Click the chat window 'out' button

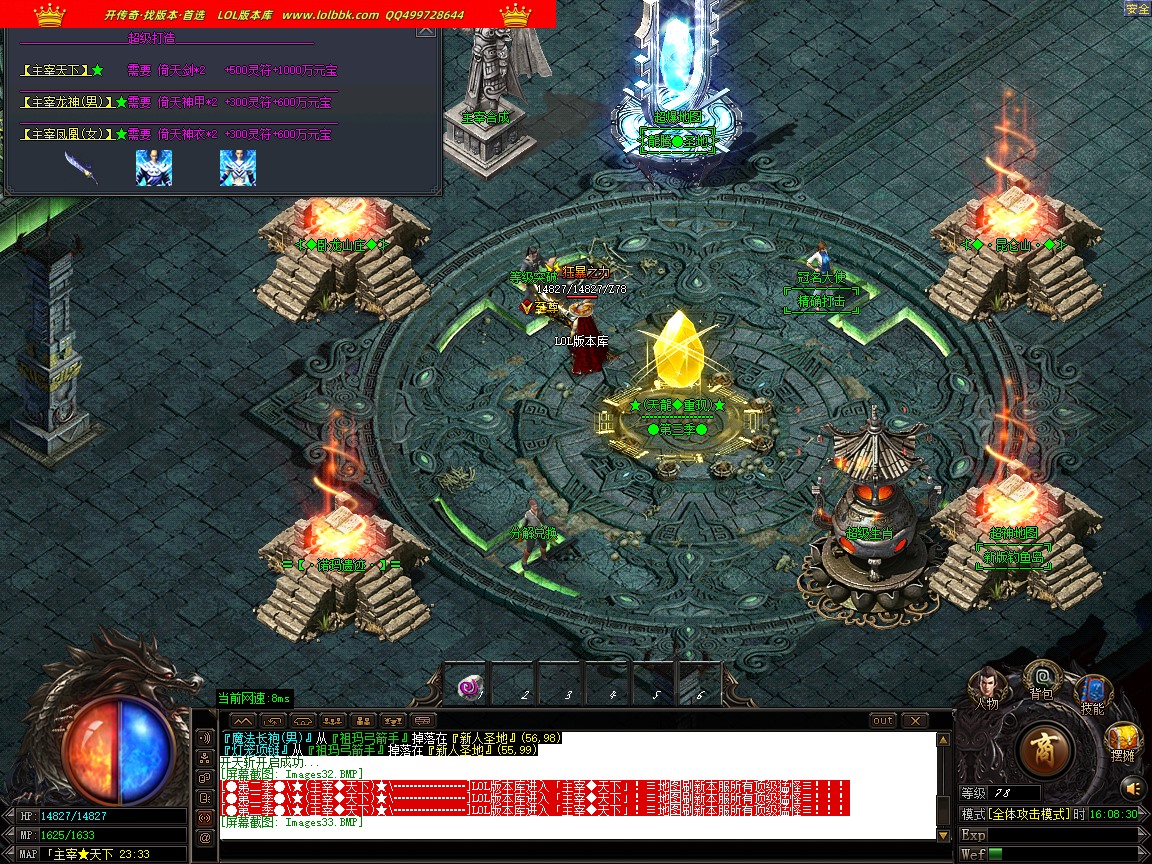[883, 720]
